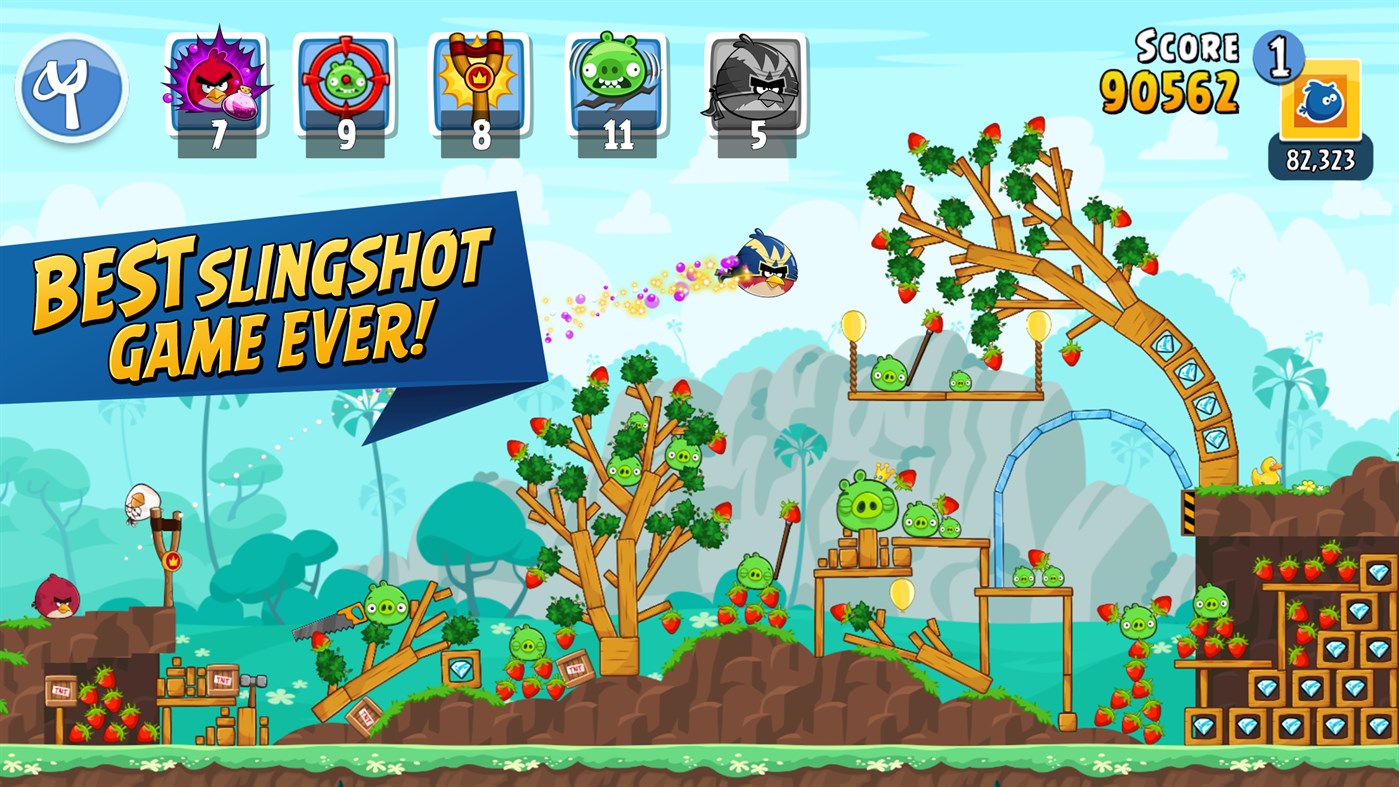
Task: Click the Sling Scope count label 9
Action: point(345,131)
